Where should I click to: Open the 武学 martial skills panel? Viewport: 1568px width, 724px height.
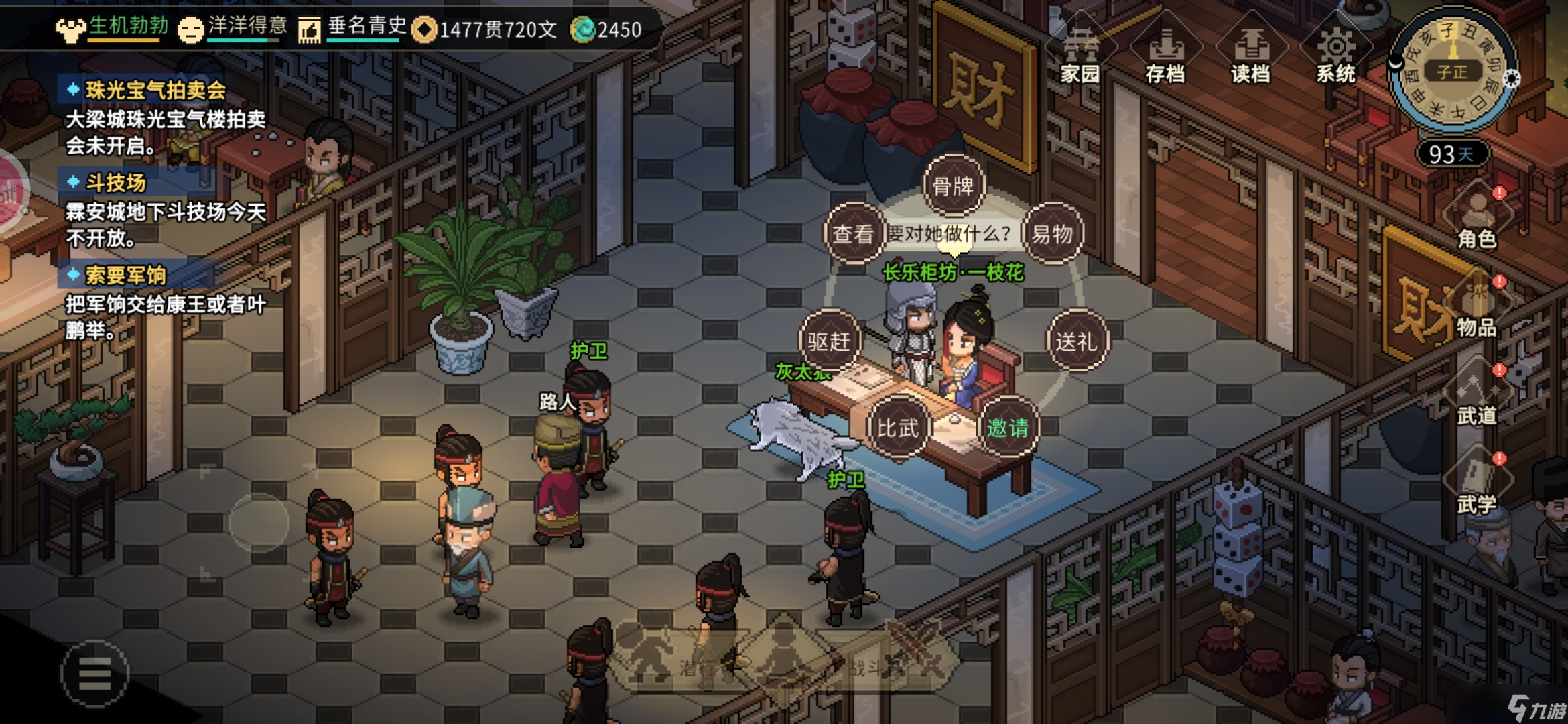(1478, 484)
